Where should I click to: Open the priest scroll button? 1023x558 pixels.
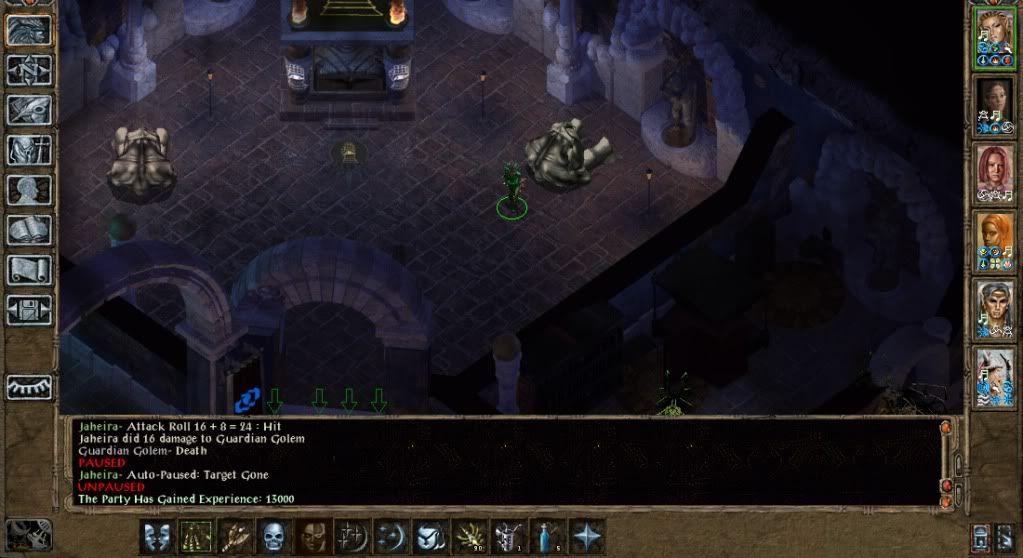[29, 270]
